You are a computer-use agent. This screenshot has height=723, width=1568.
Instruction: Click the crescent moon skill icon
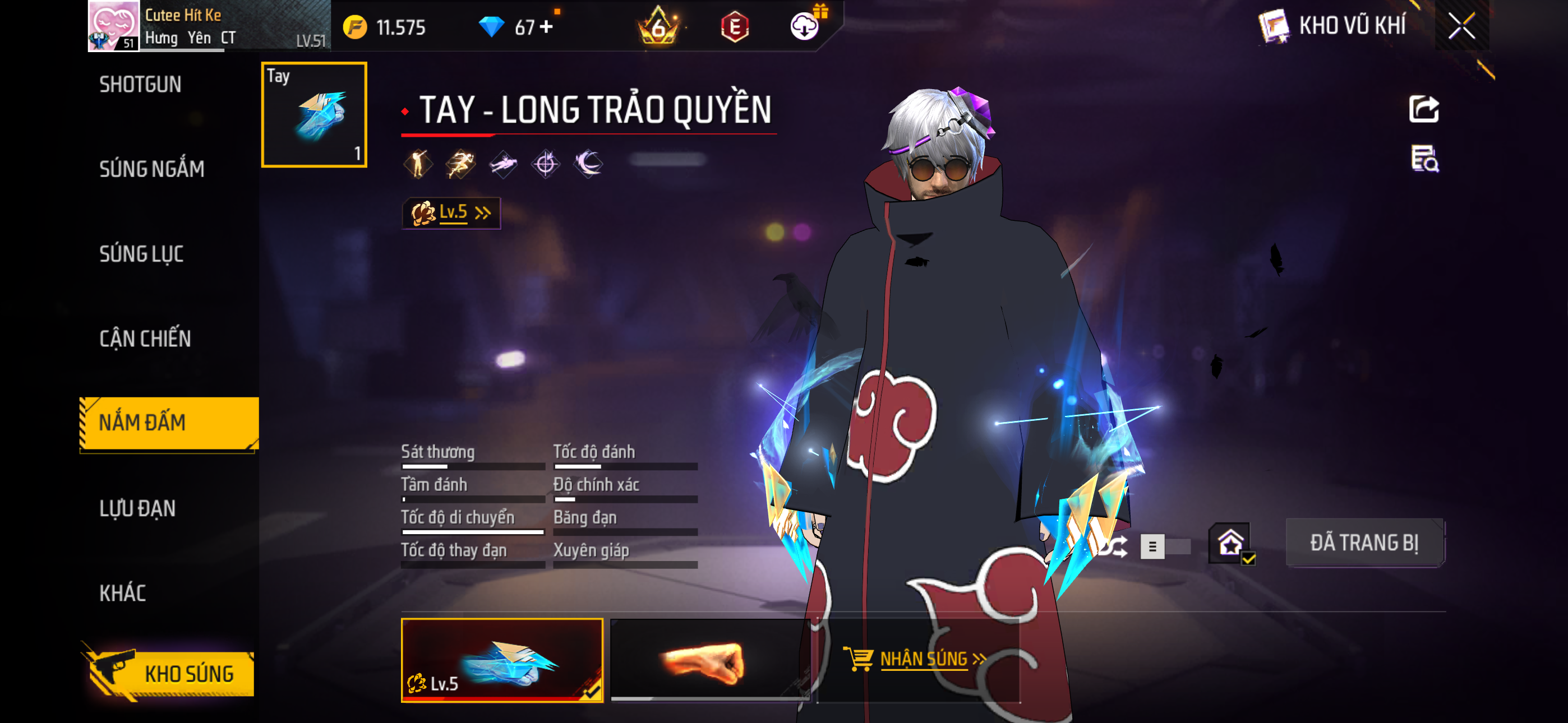pos(589,164)
